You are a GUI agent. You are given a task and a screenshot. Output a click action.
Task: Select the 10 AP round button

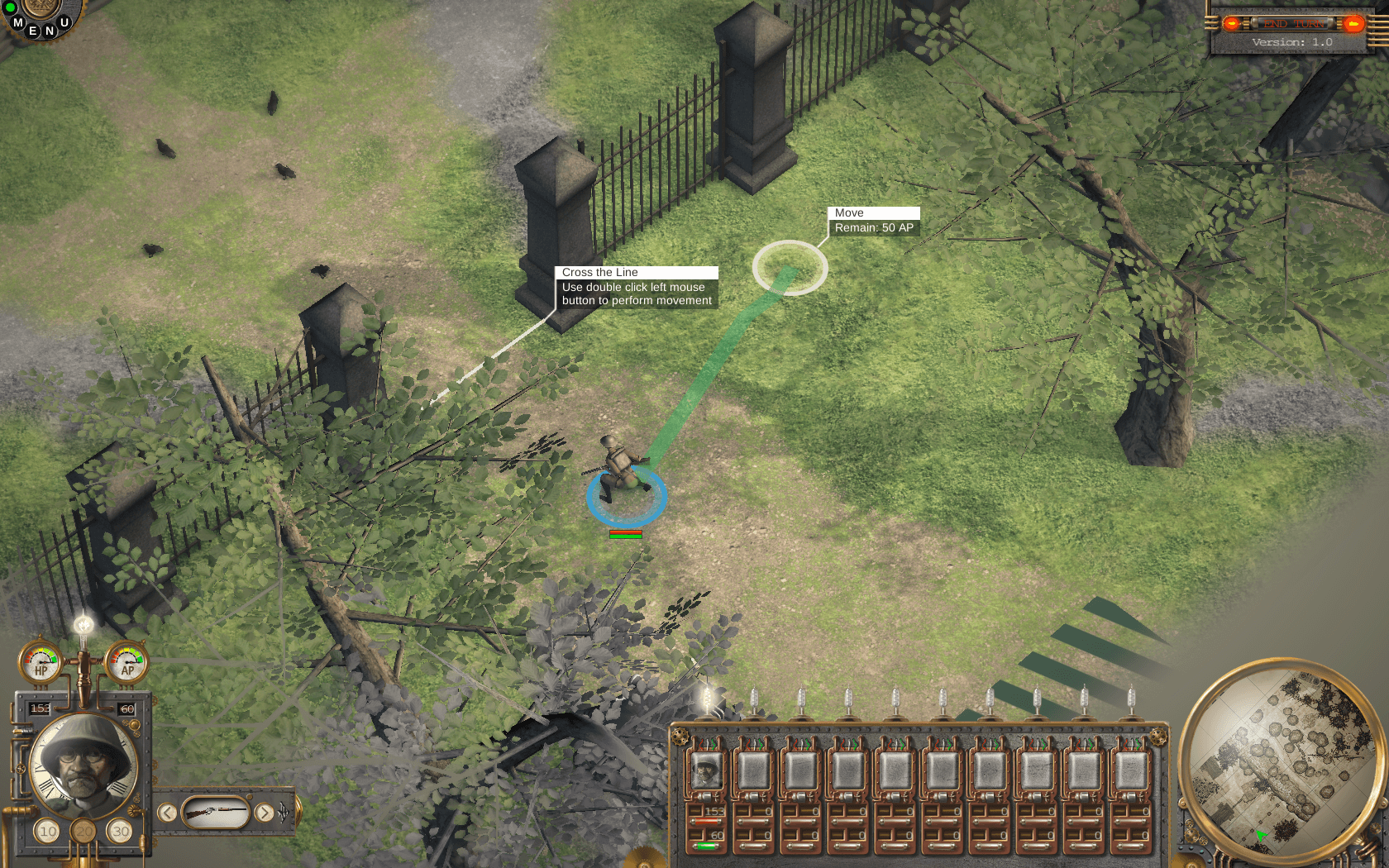[x=48, y=831]
